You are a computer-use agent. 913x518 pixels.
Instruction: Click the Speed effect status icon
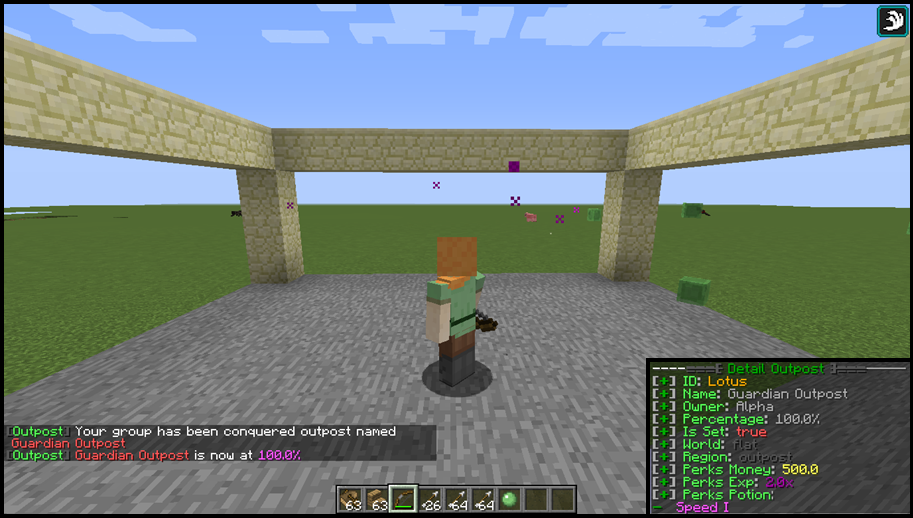(x=892, y=21)
